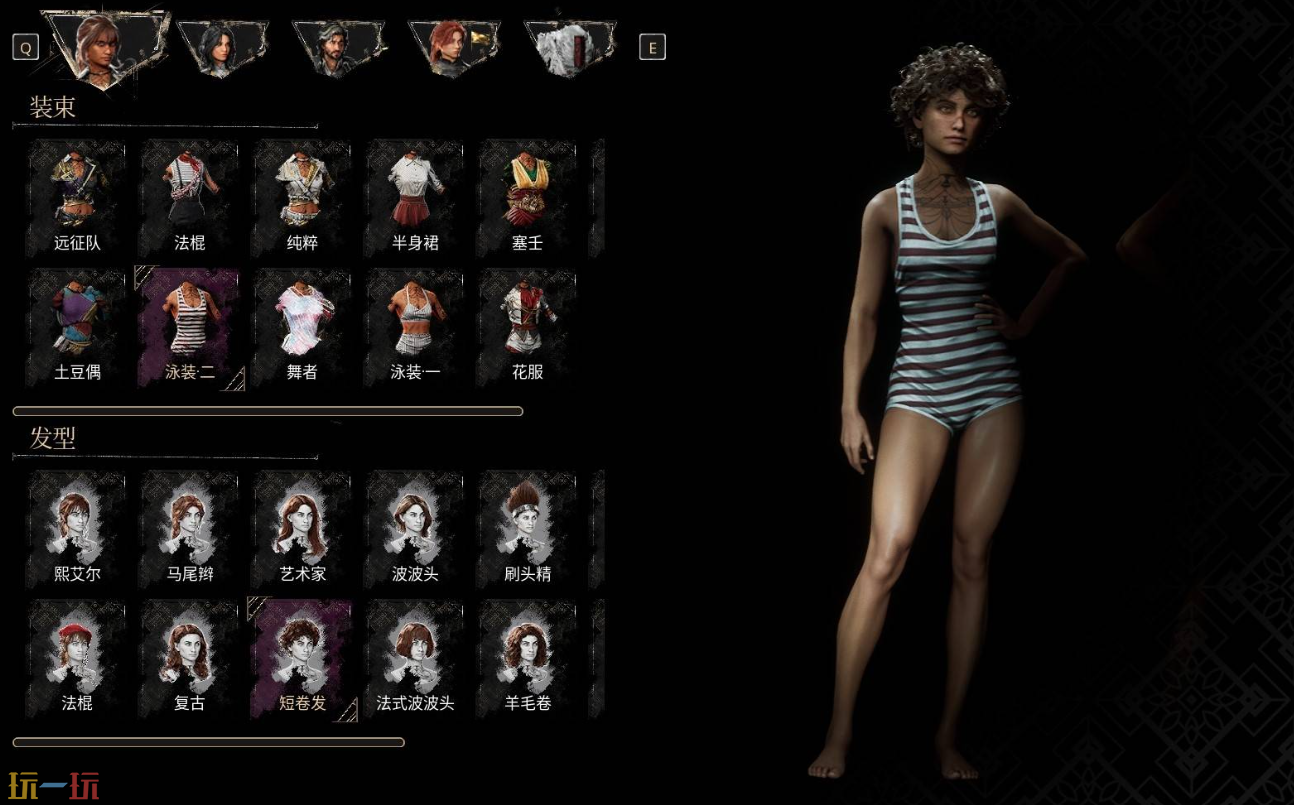The image size is (1294, 805).
Task: Select the 半身裙 skirt outfit
Action: [415, 198]
